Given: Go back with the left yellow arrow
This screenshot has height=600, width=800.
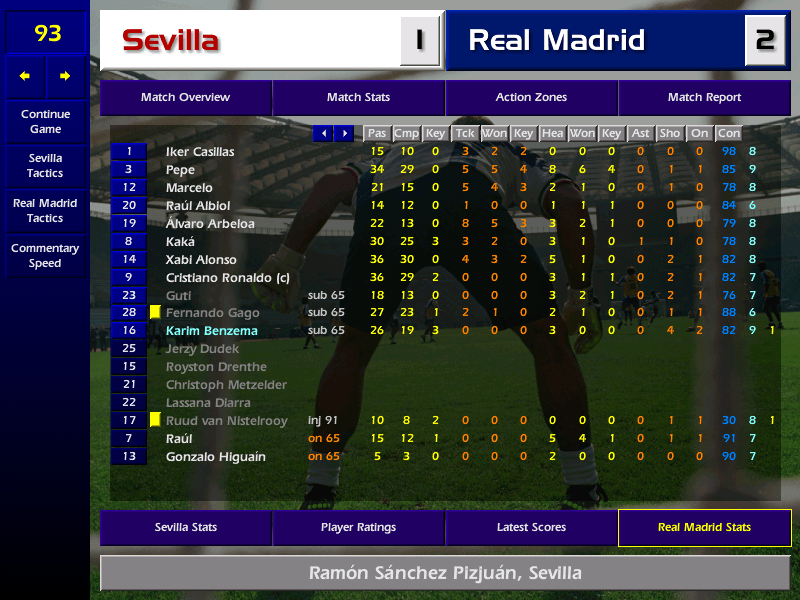Looking at the screenshot, I should [25, 76].
